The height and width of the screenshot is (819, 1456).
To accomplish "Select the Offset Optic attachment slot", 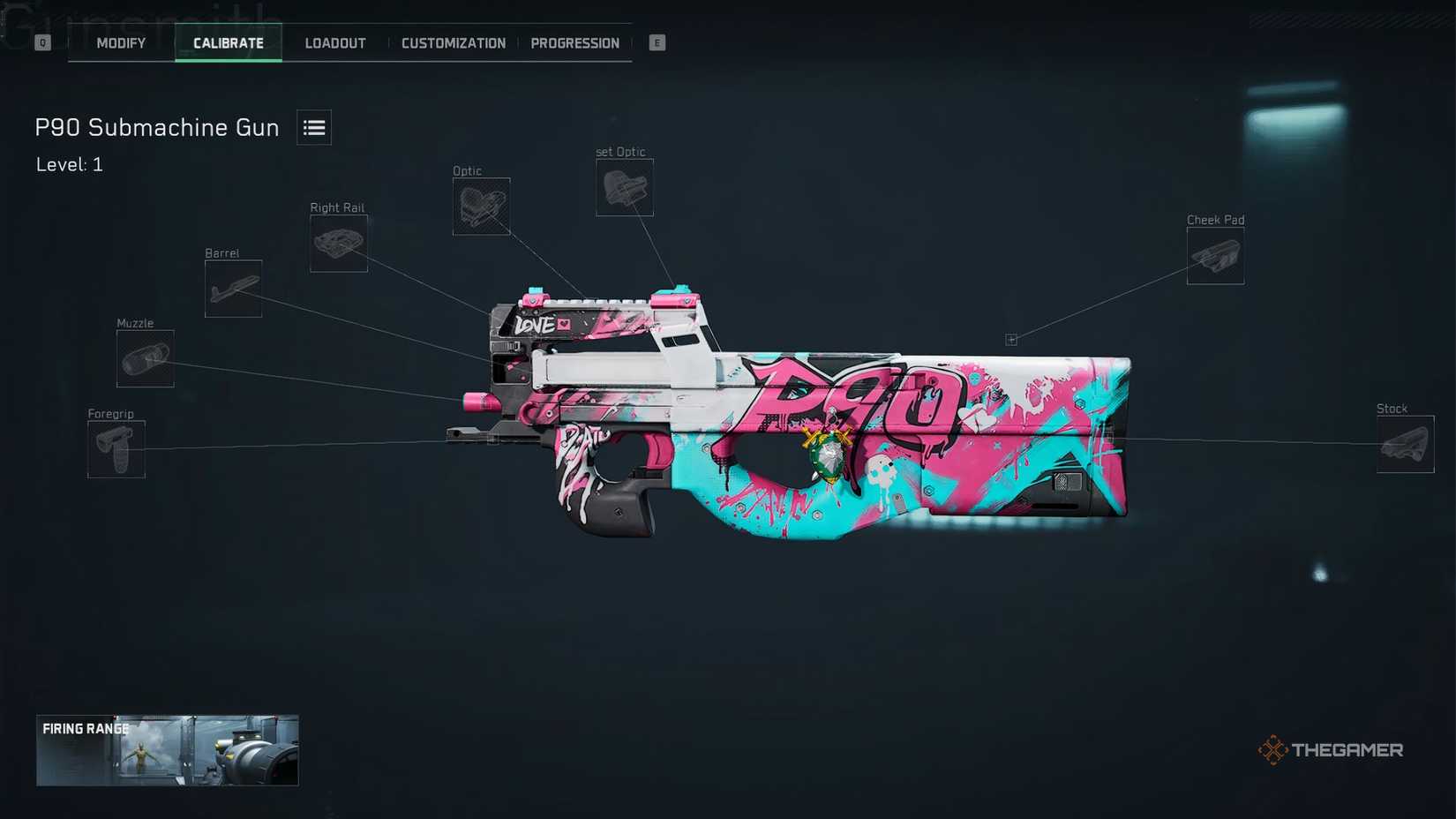I will pos(624,187).
